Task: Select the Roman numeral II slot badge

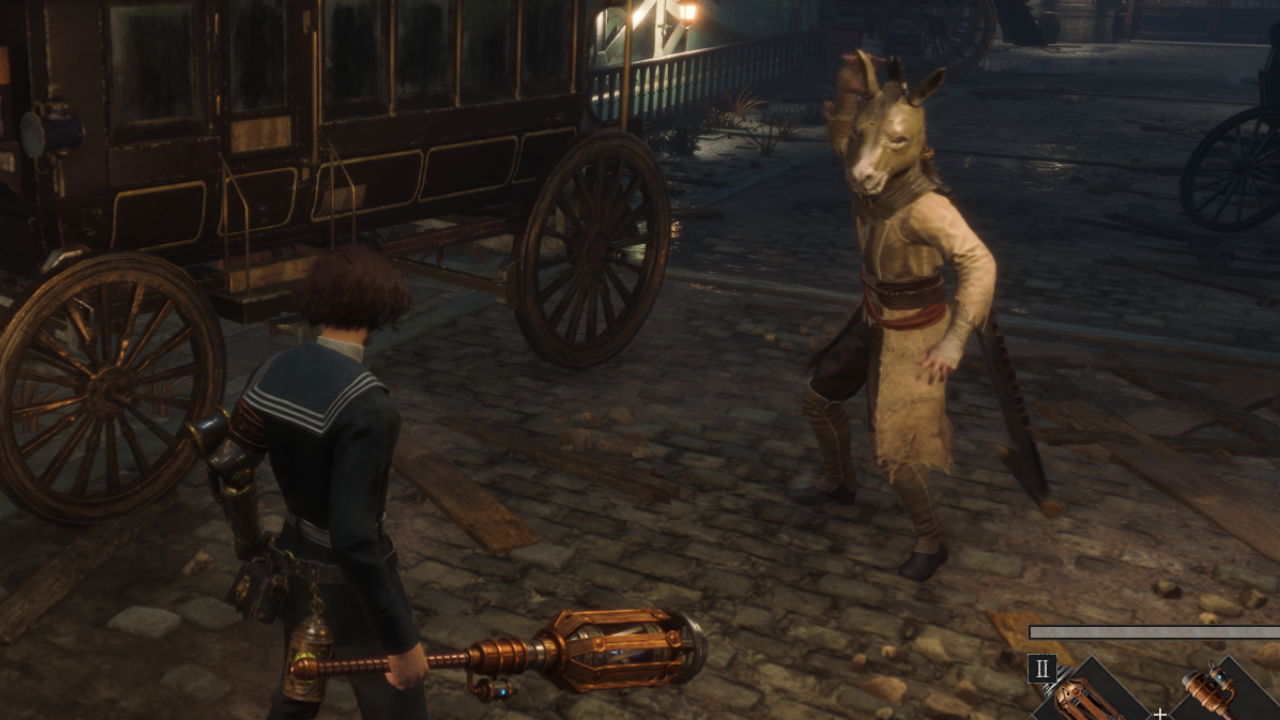Action: pyautogui.click(x=1042, y=667)
